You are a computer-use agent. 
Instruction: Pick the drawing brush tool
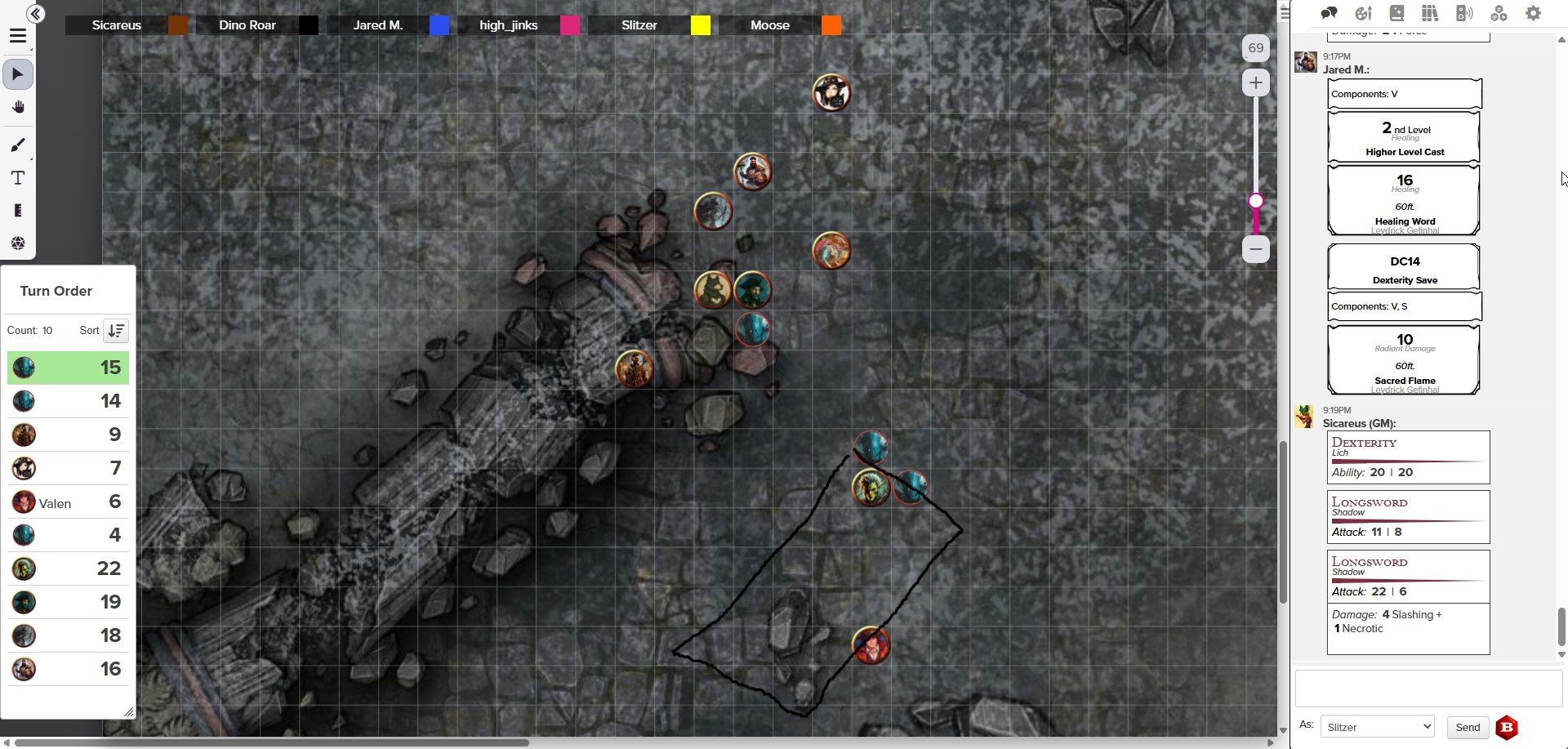pos(18,145)
